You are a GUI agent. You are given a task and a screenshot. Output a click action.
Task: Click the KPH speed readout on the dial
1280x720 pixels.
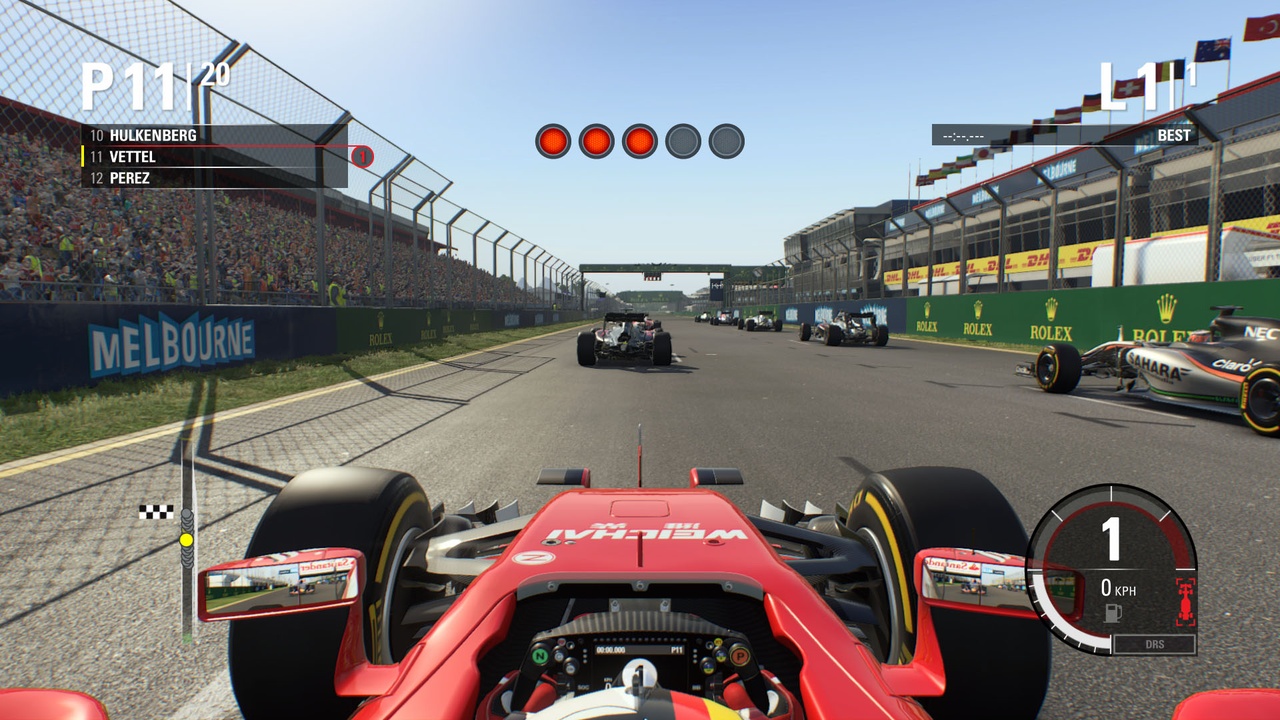[x=1118, y=589]
